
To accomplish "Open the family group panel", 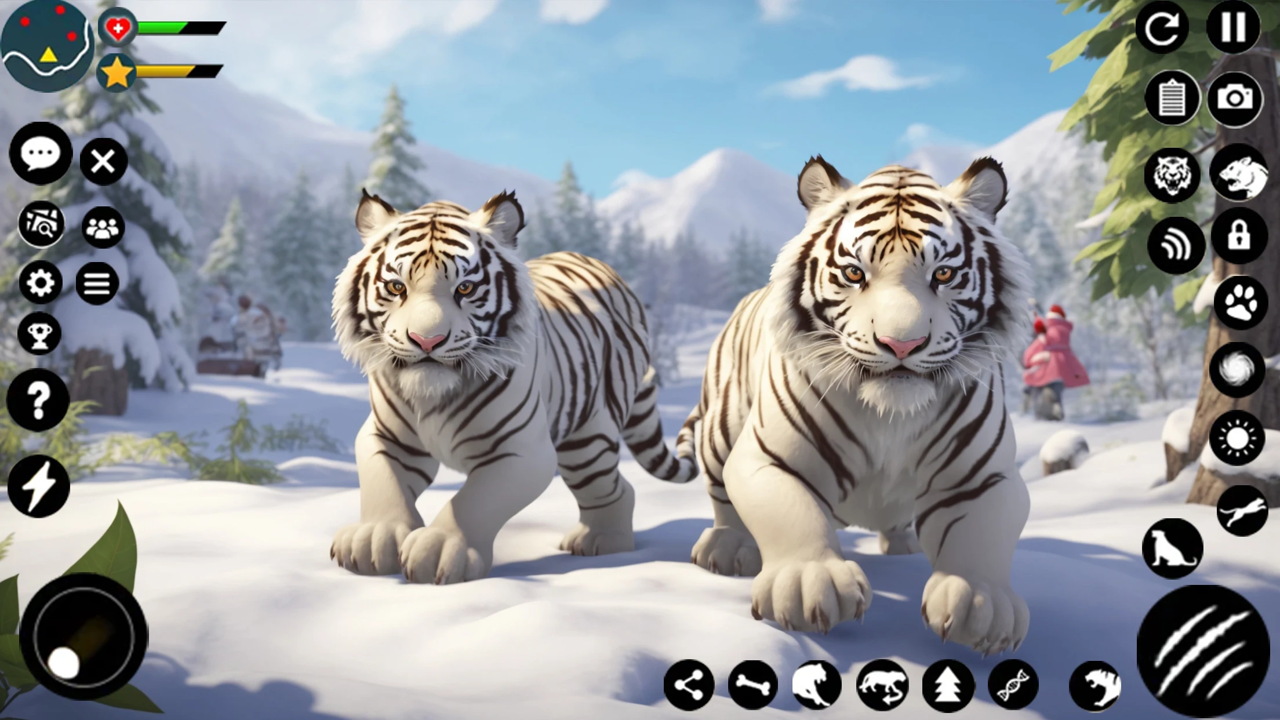I will point(103,229).
